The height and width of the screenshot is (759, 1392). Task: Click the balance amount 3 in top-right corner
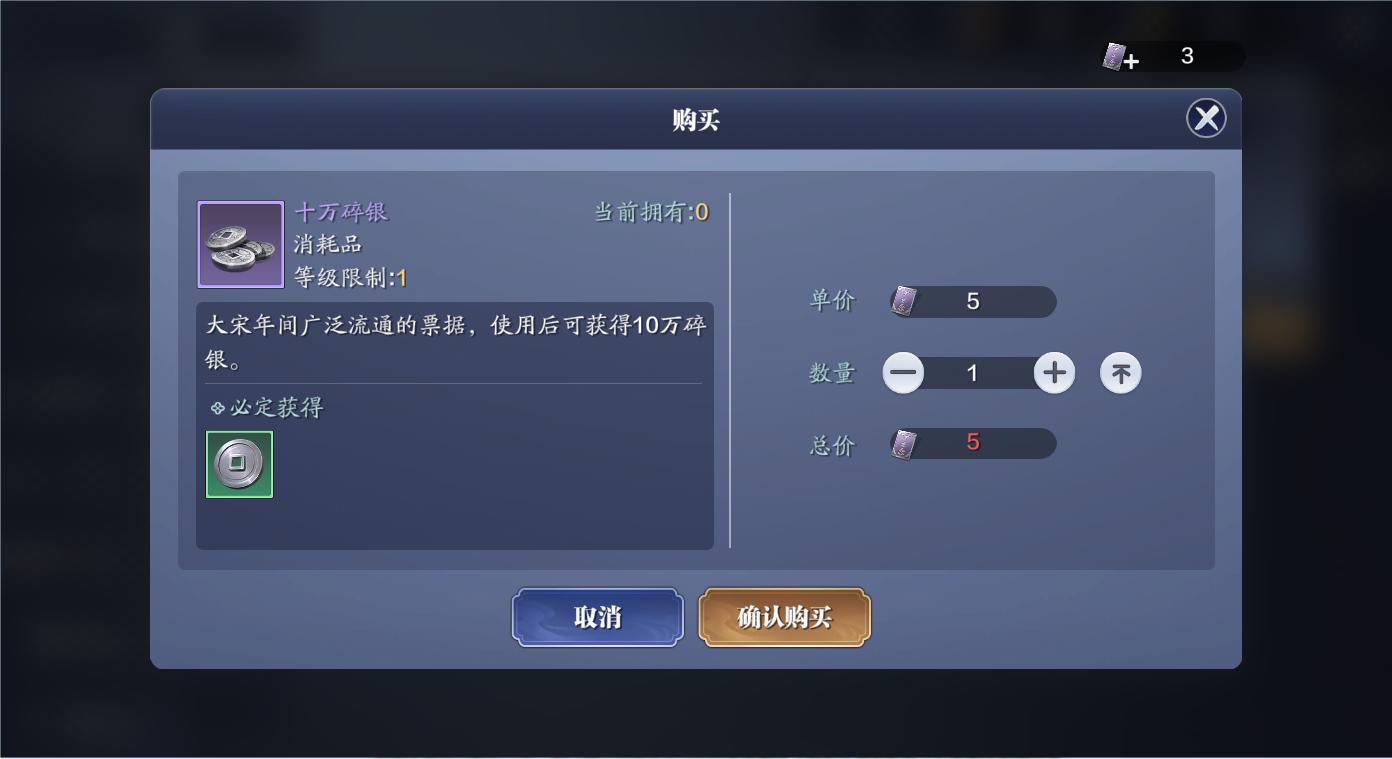coord(1187,56)
